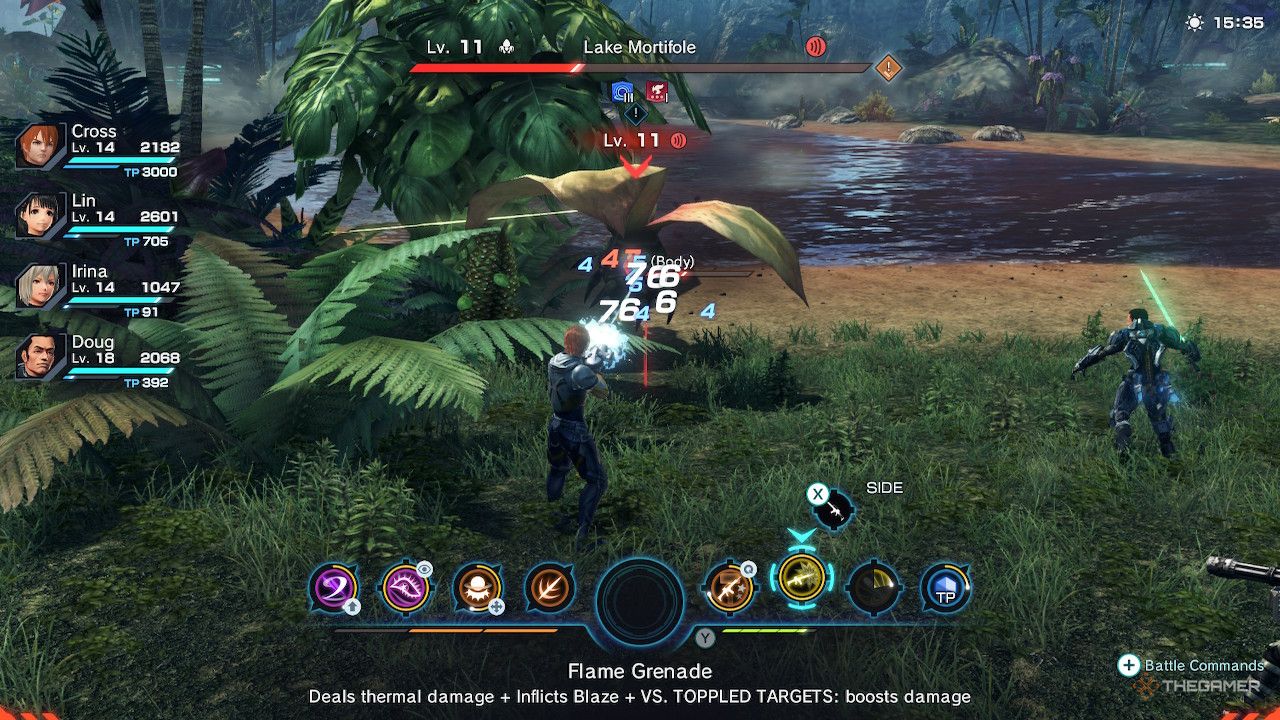Open the Battle Commands menu

click(x=1129, y=665)
